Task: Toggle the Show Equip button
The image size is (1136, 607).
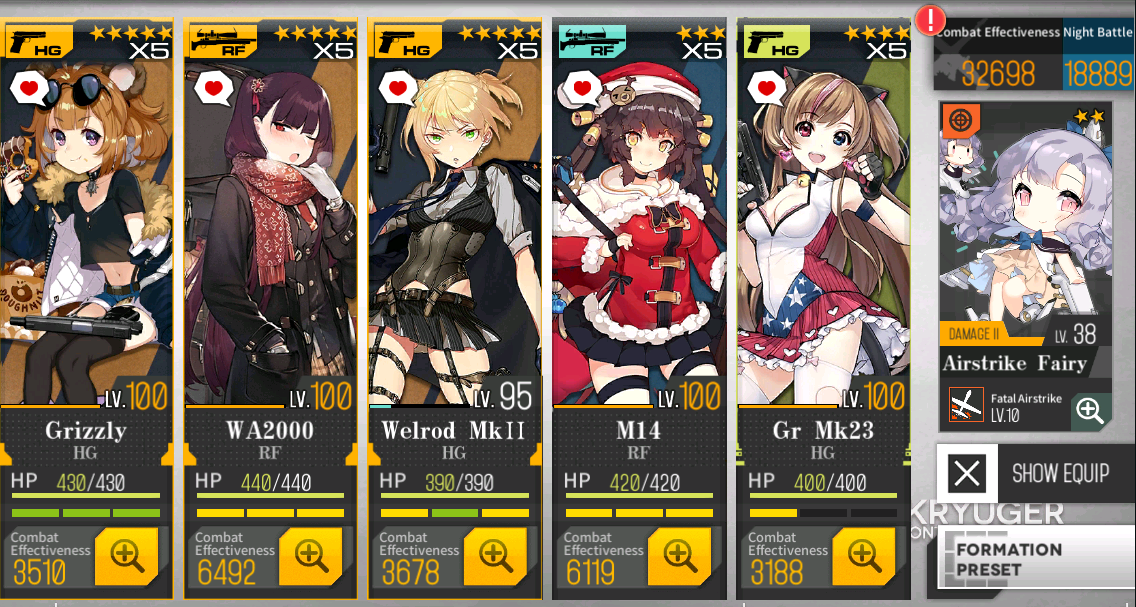Action: pos(1036,473)
